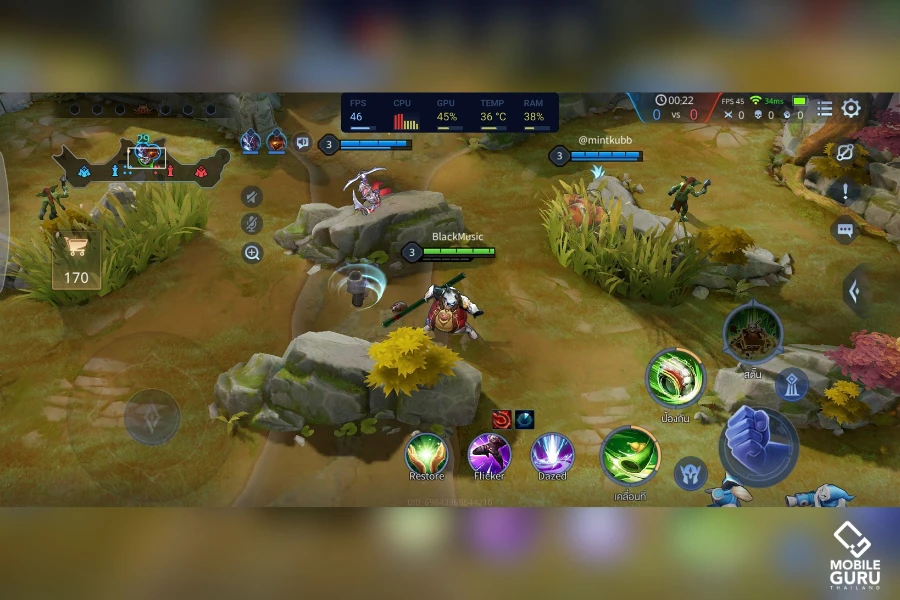
Task: Send the exclamation alert ping
Action: click(845, 192)
